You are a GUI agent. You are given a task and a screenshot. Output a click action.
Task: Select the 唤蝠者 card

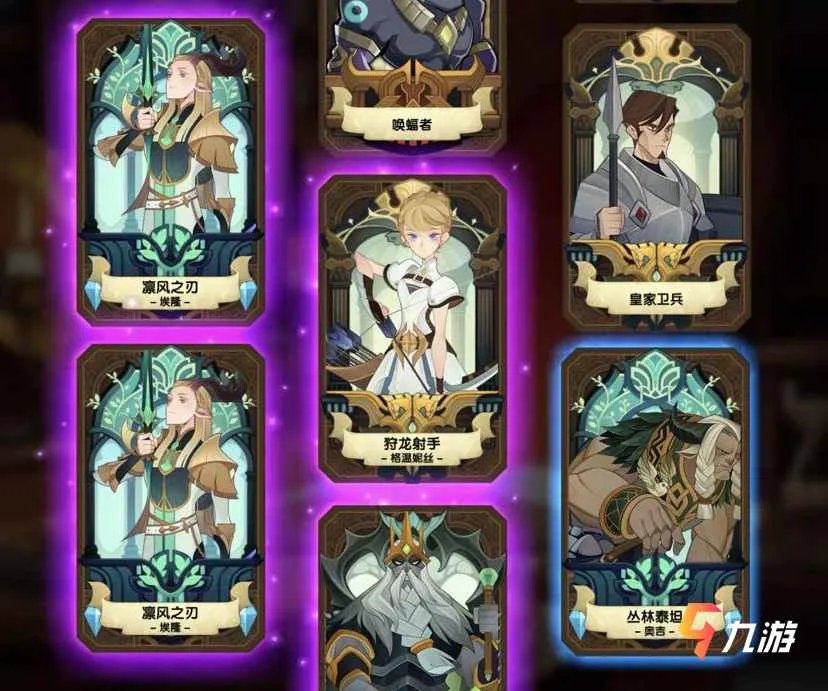pyautogui.click(x=411, y=70)
